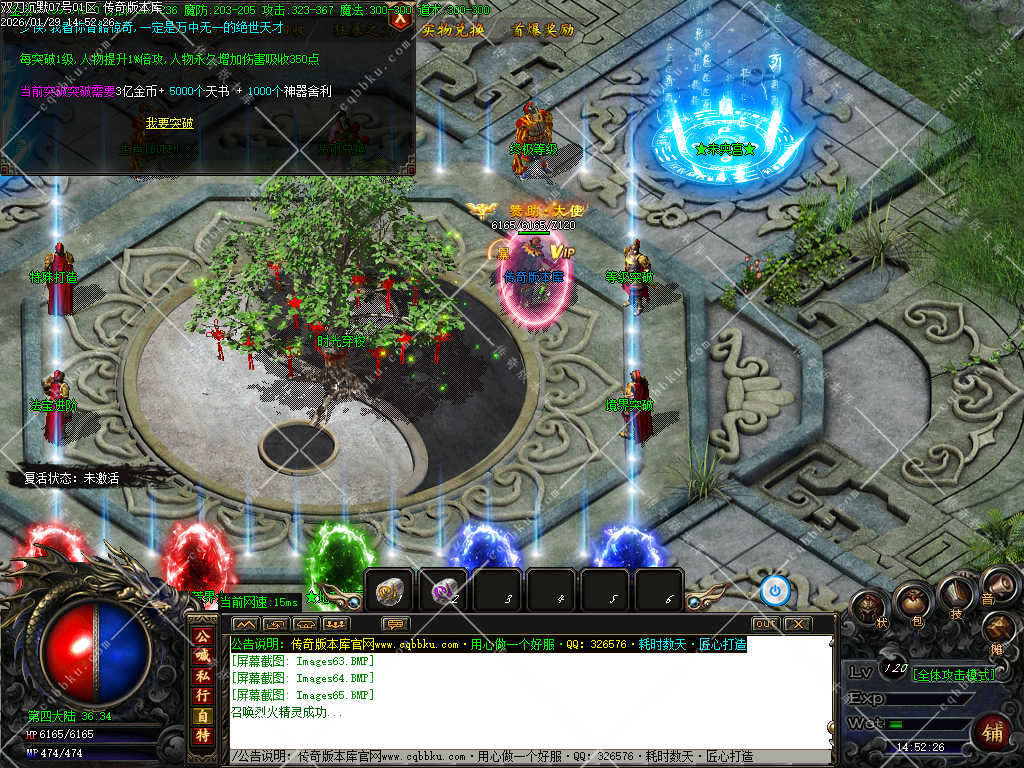Viewport: 1024px width, 768px height.
Task: Open the red 铺 shop button
Action: [x=990, y=731]
